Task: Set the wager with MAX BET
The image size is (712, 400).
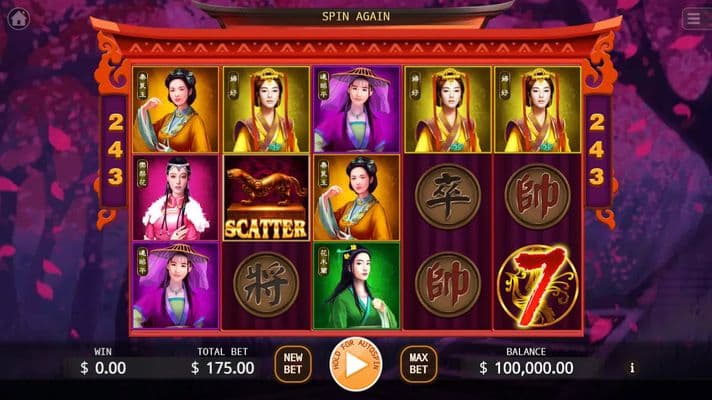Action: click(418, 363)
